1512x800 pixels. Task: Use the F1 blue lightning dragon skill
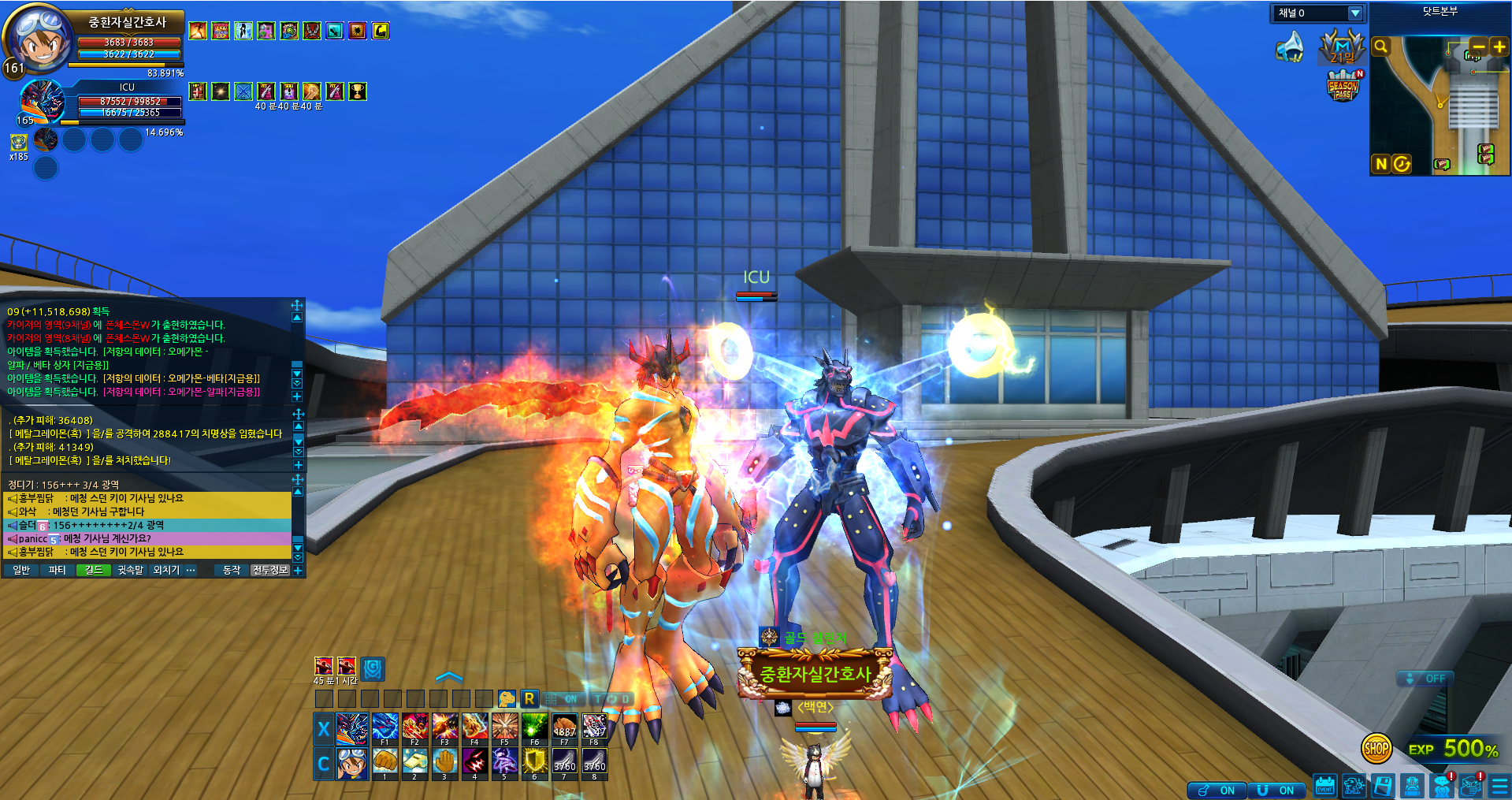pyautogui.click(x=385, y=727)
